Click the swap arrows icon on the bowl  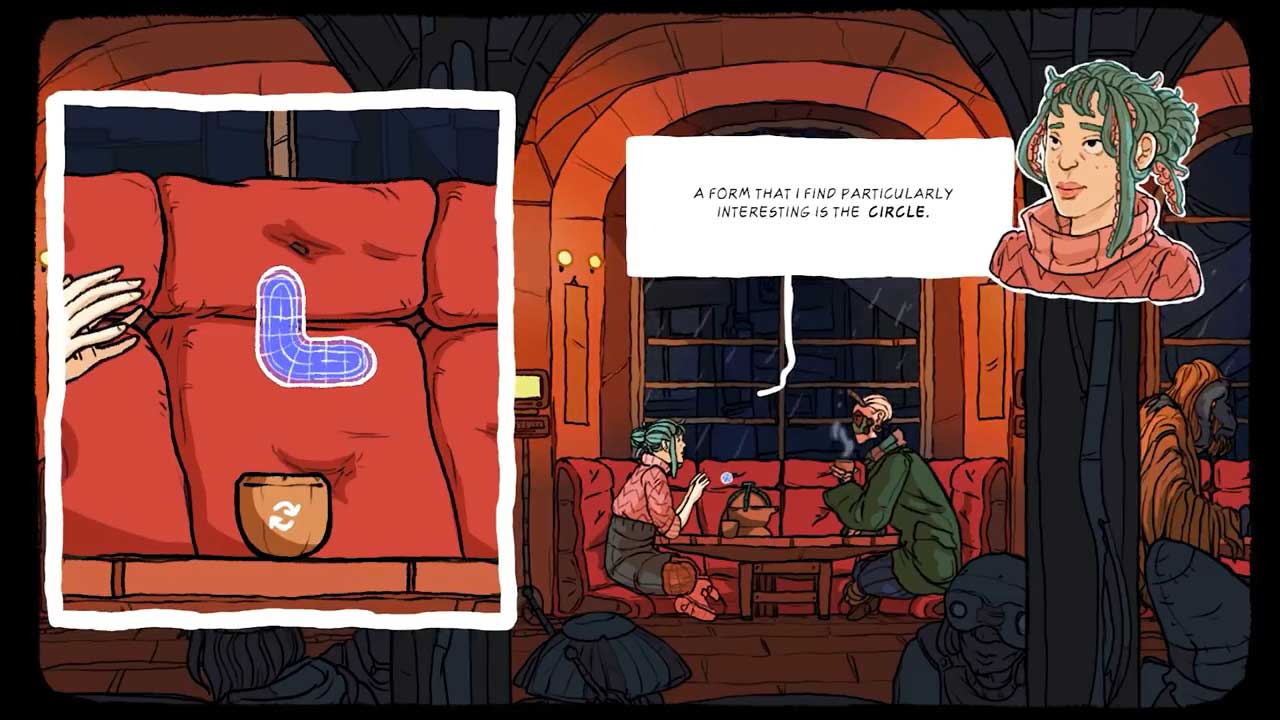284,516
